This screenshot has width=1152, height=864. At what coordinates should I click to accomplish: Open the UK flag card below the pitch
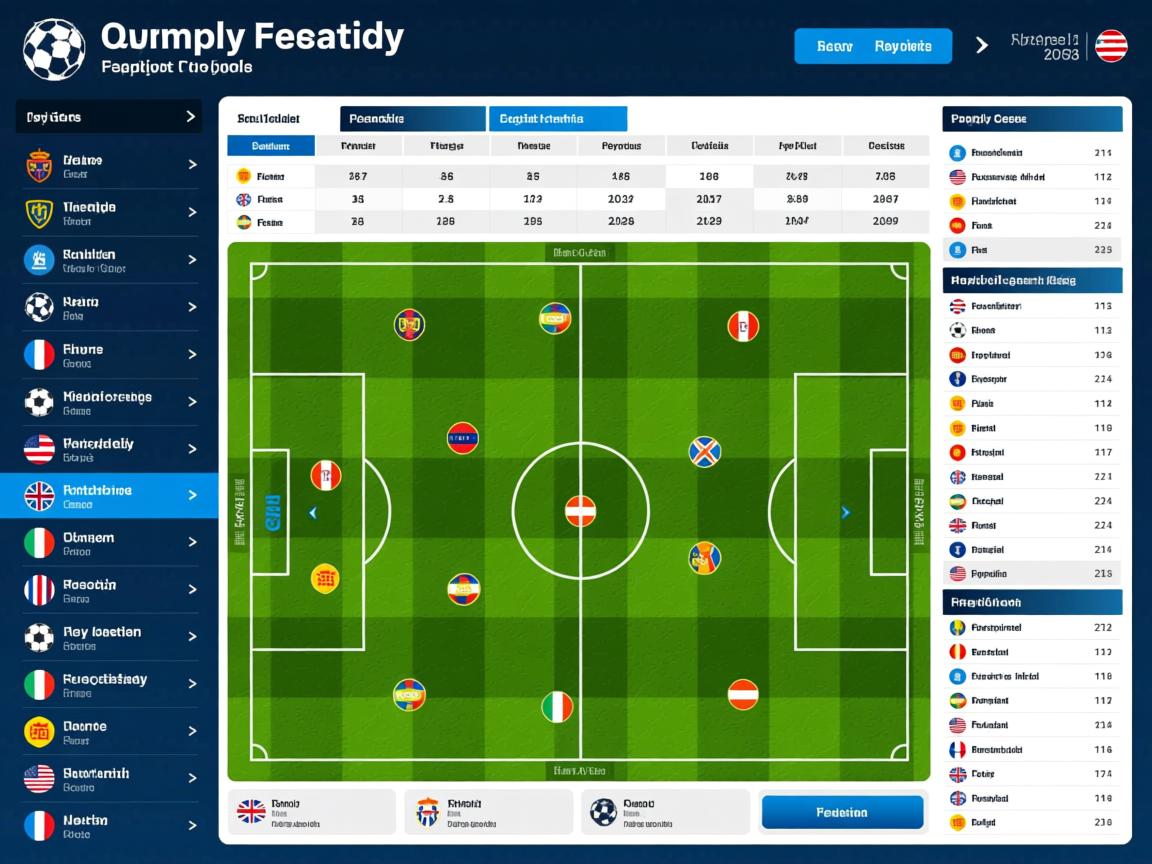coord(312,812)
